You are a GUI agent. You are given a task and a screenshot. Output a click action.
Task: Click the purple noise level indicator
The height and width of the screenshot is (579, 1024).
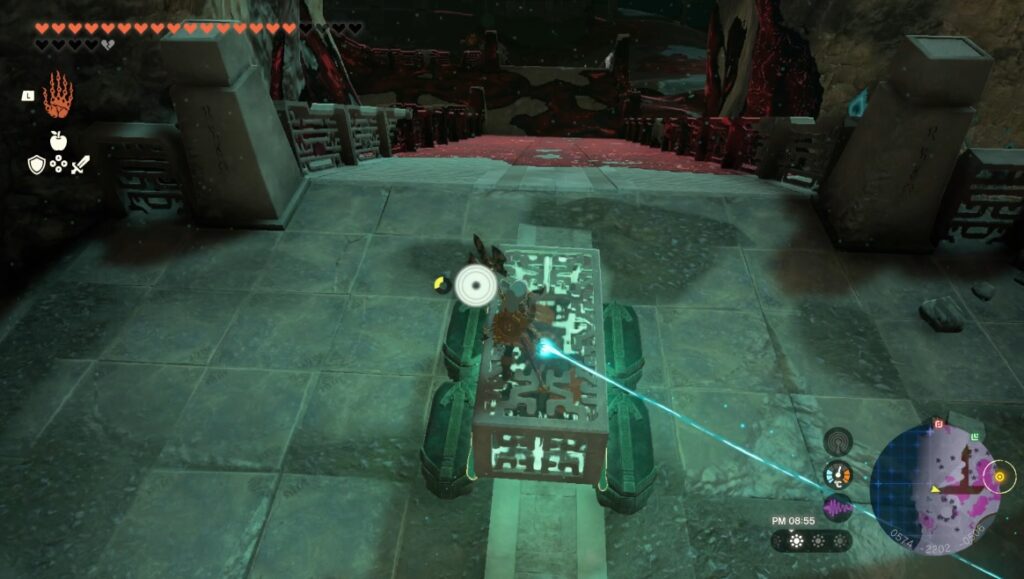[x=838, y=507]
